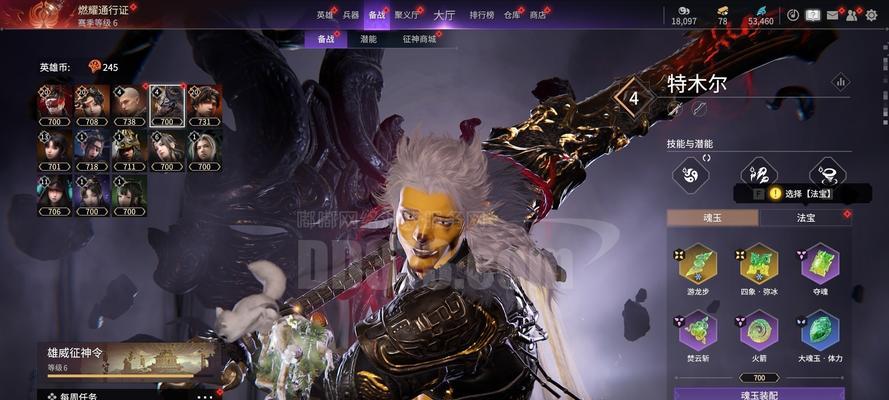Select the 火箭 soul jade
The height and width of the screenshot is (400, 889).
coord(759,330)
